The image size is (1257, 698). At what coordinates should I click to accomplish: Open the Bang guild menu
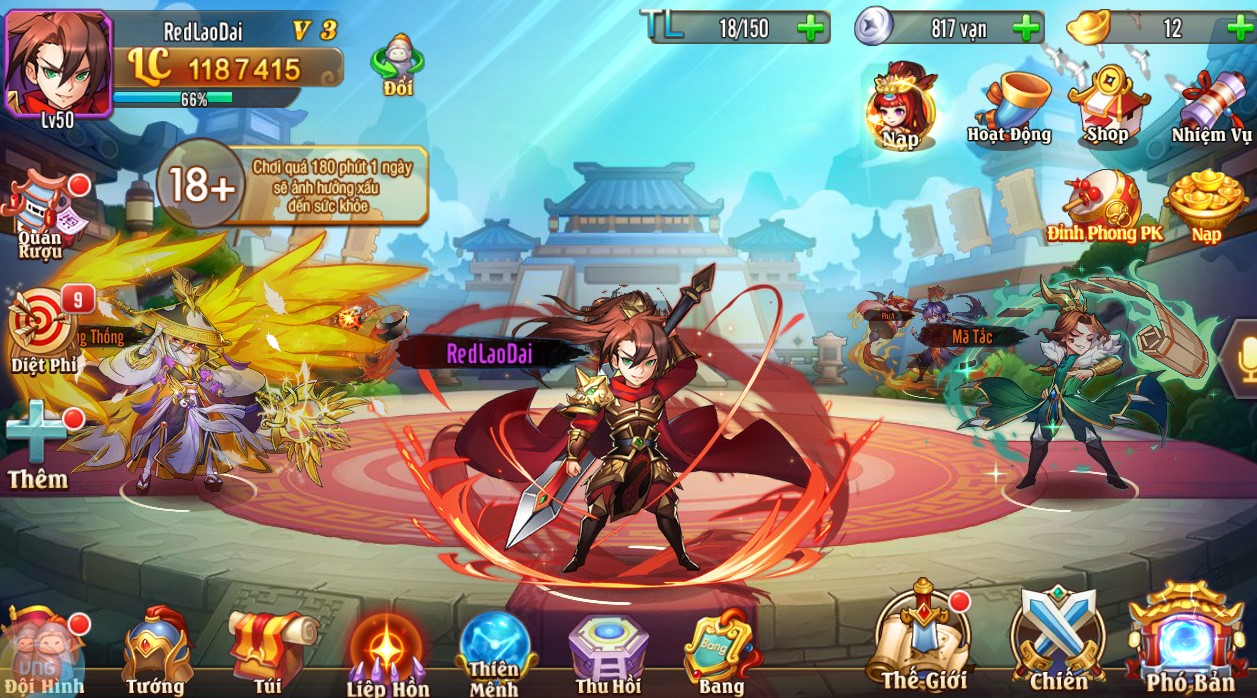click(720, 650)
